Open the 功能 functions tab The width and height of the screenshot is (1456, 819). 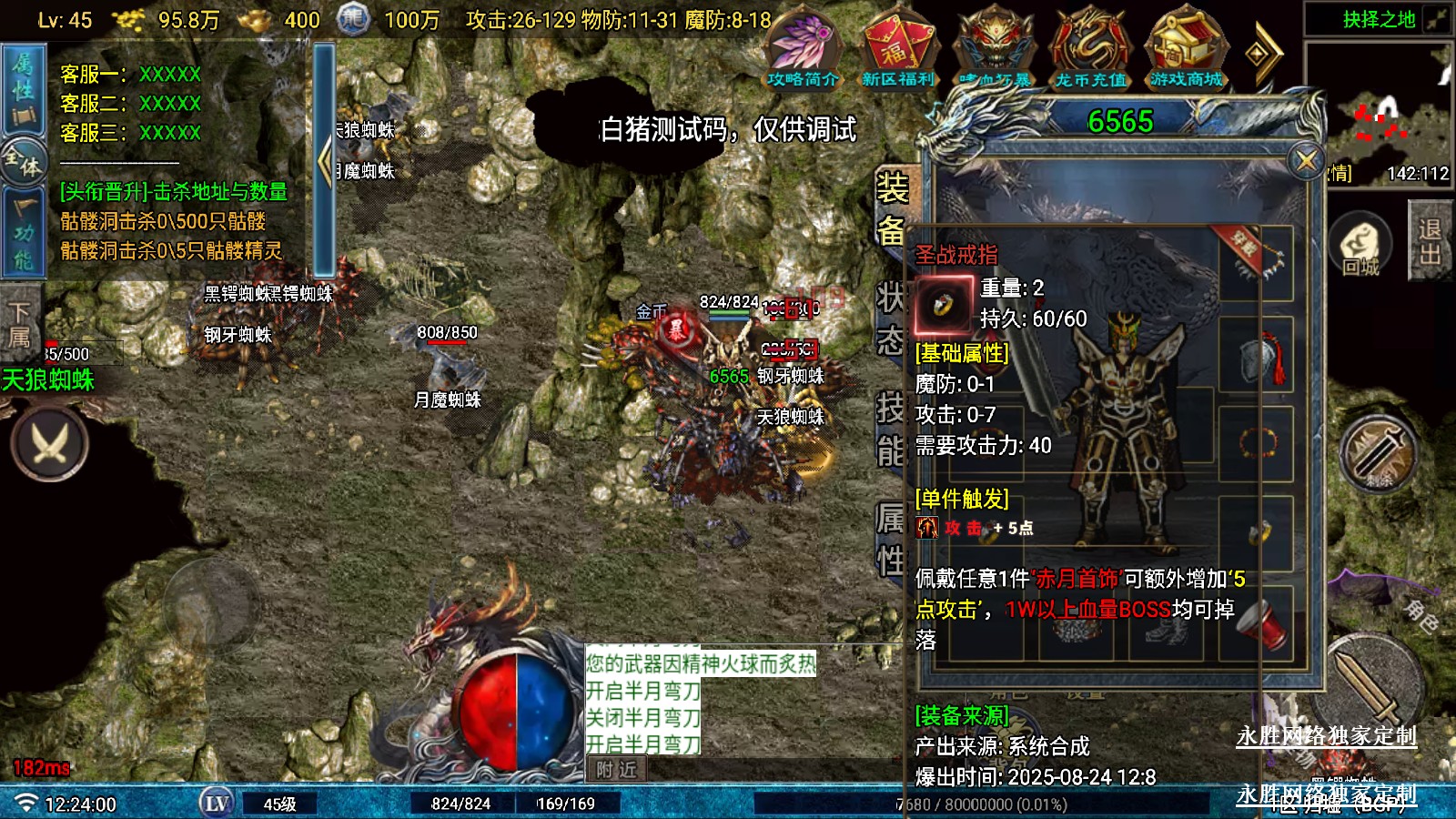coord(23,234)
